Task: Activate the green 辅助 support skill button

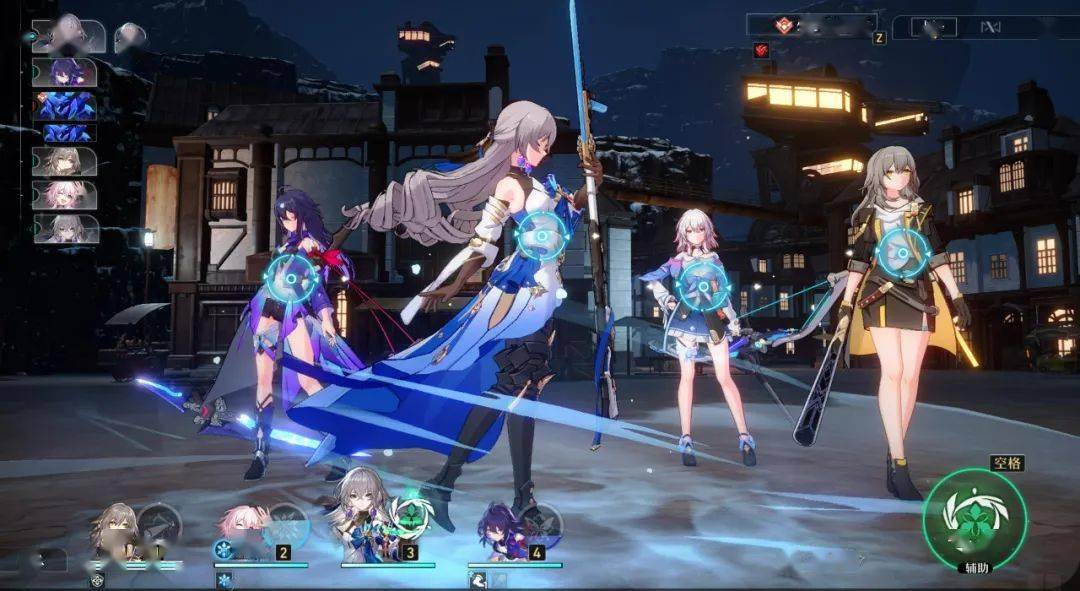Action: pyautogui.click(x=974, y=518)
